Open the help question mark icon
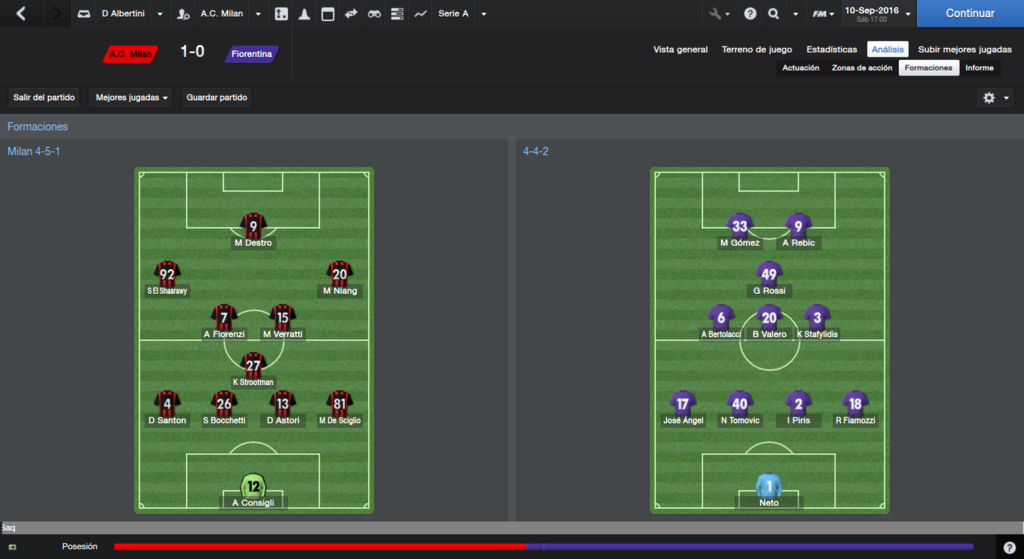 pyautogui.click(x=1009, y=547)
